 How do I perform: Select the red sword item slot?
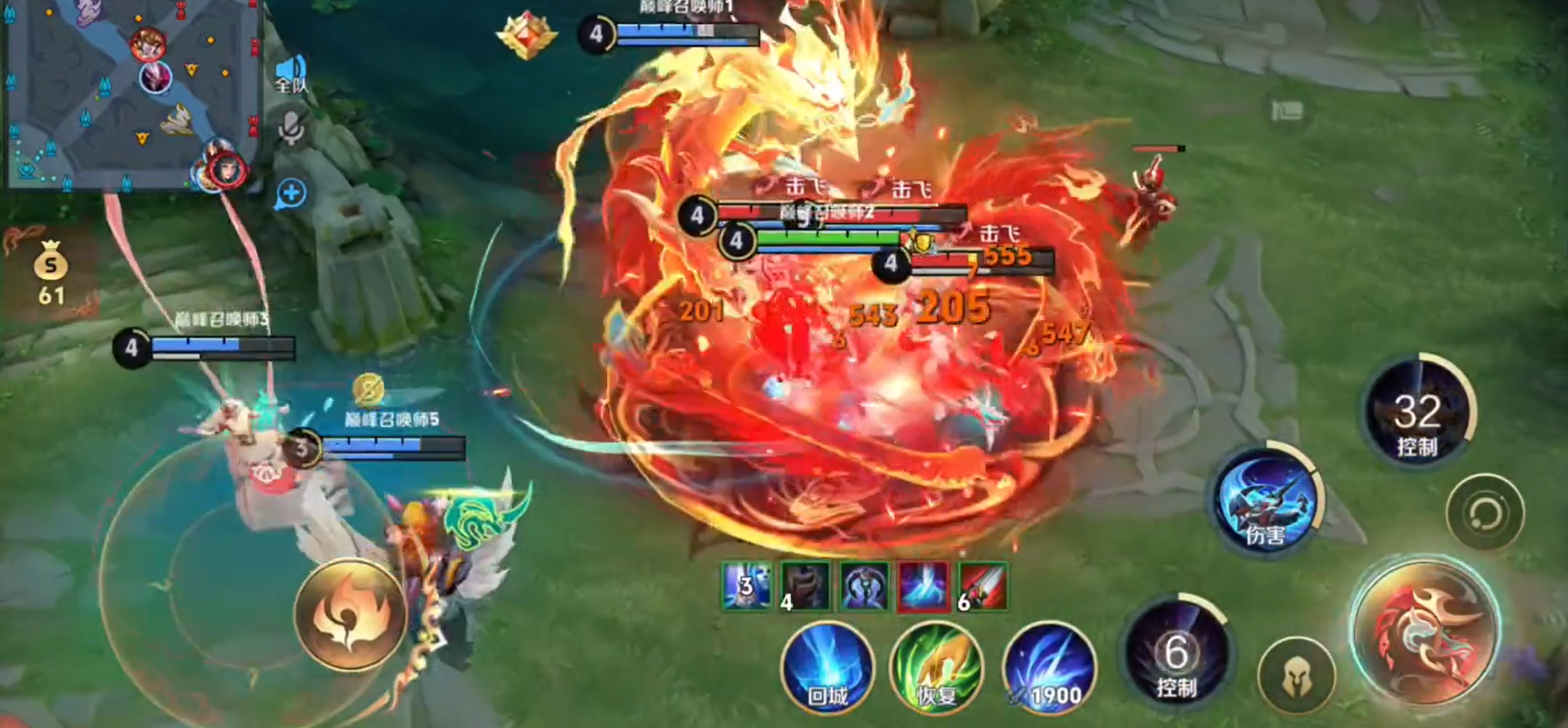click(x=982, y=585)
